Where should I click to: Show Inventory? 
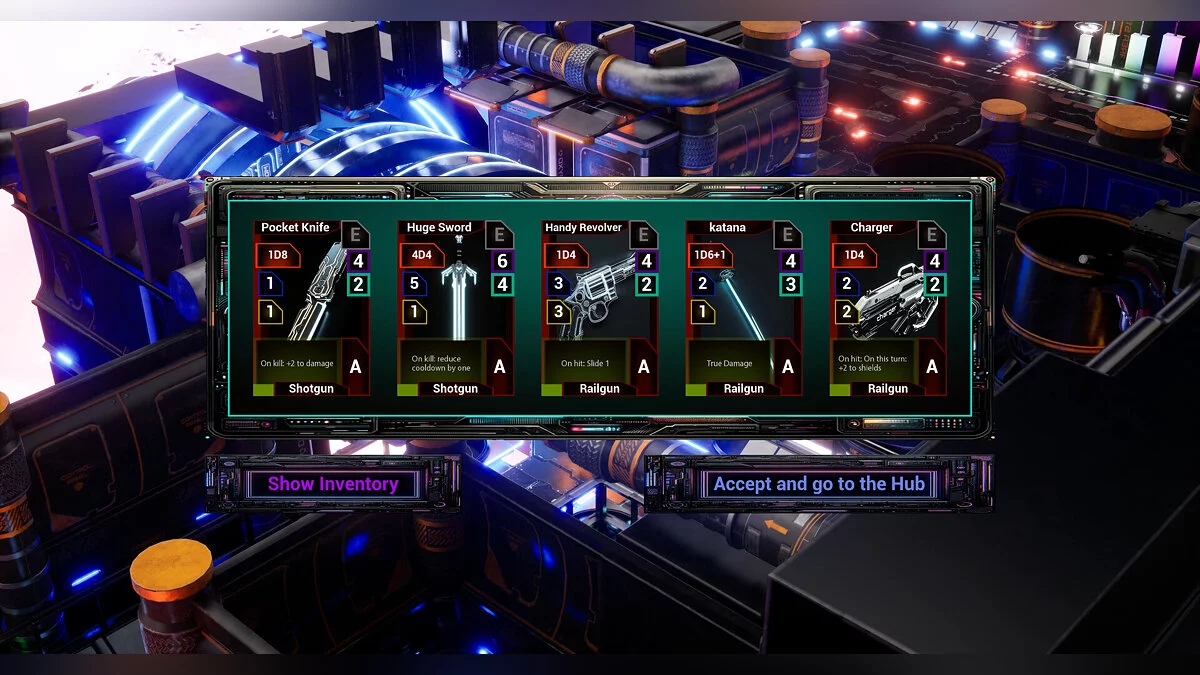point(333,484)
